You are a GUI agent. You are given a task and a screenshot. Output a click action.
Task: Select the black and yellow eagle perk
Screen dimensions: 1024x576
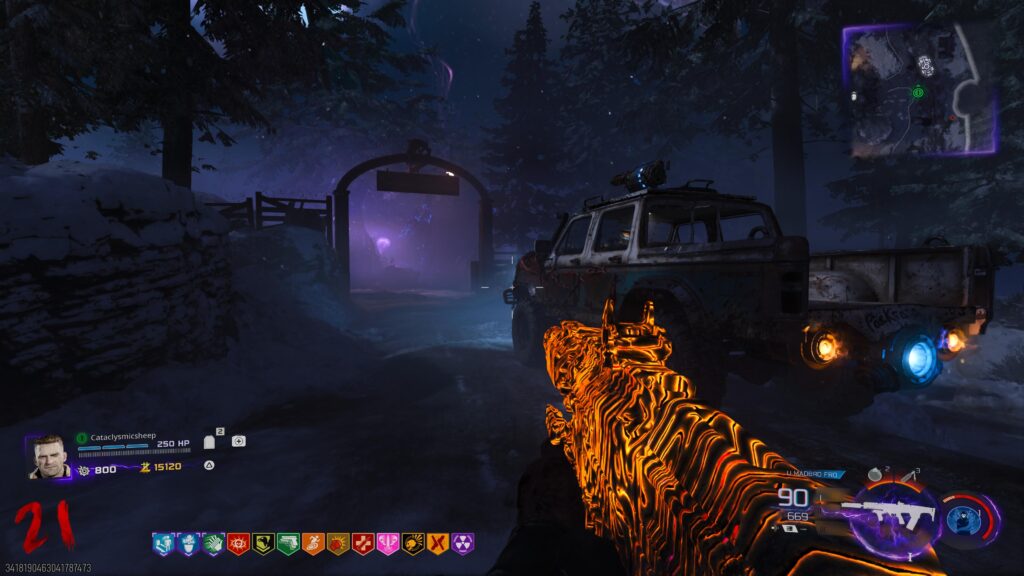pyautogui.click(x=263, y=543)
